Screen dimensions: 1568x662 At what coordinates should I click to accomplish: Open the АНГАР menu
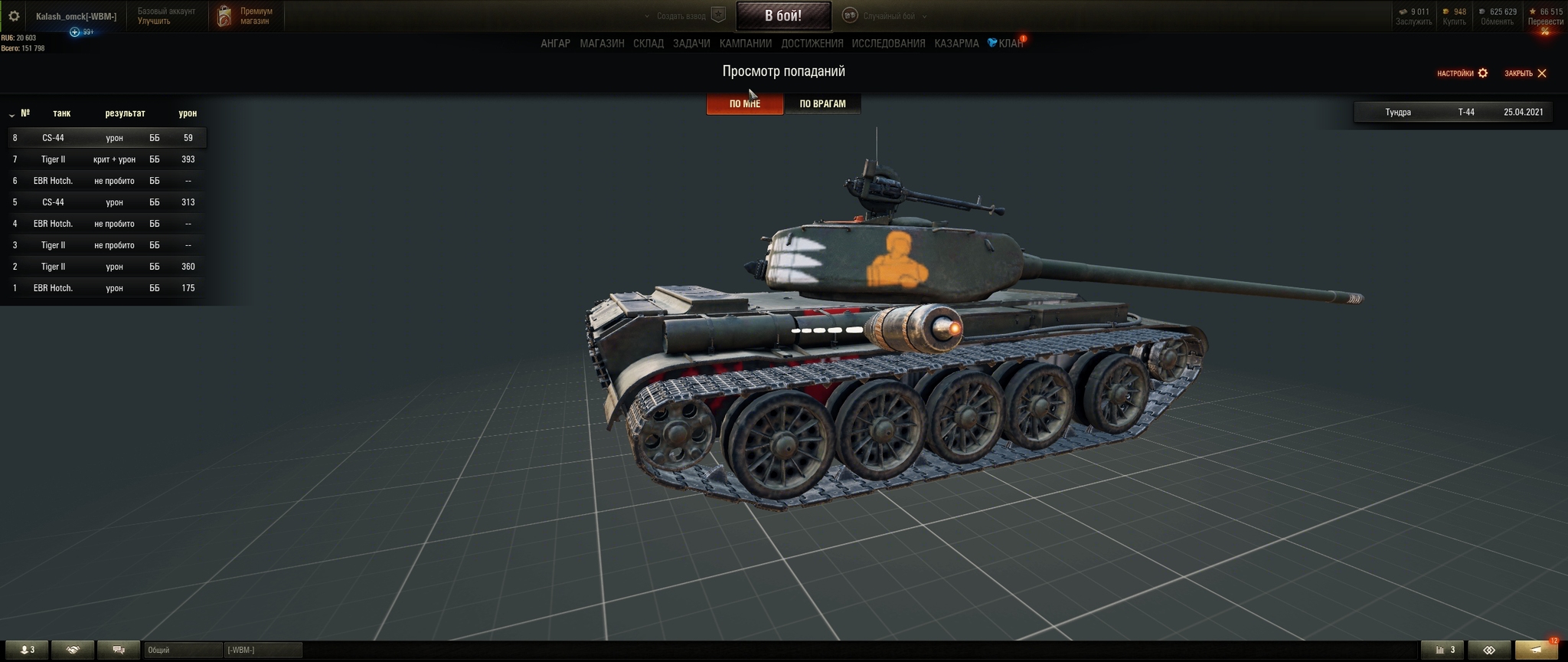click(x=555, y=44)
